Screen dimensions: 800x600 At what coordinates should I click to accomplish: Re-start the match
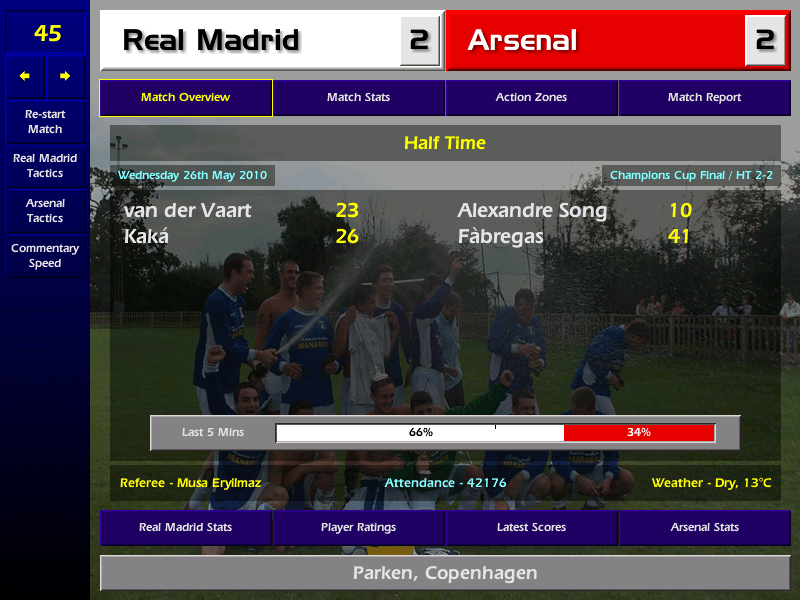45,122
